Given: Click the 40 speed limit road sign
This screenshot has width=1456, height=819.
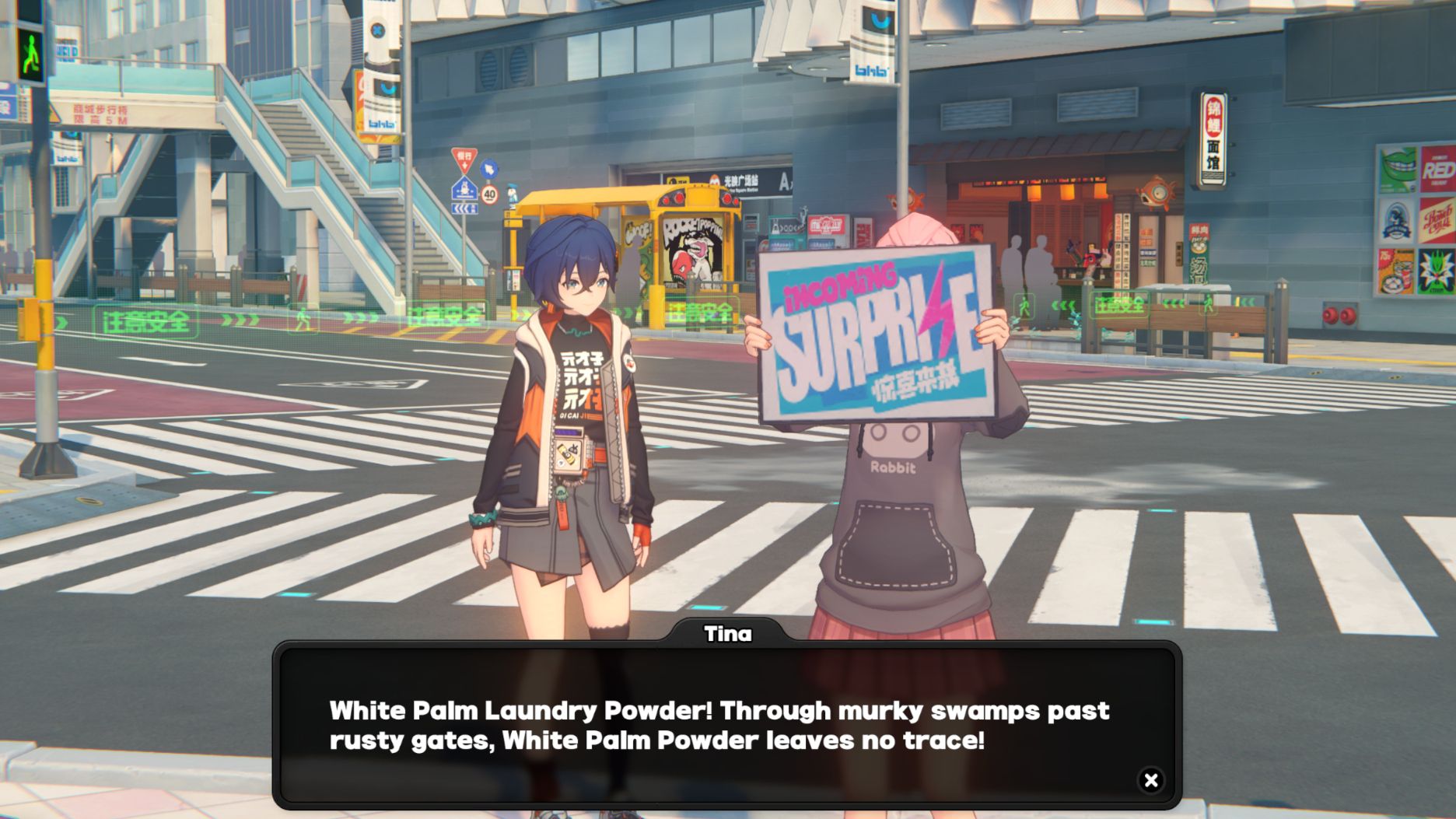Looking at the screenshot, I should point(490,194).
